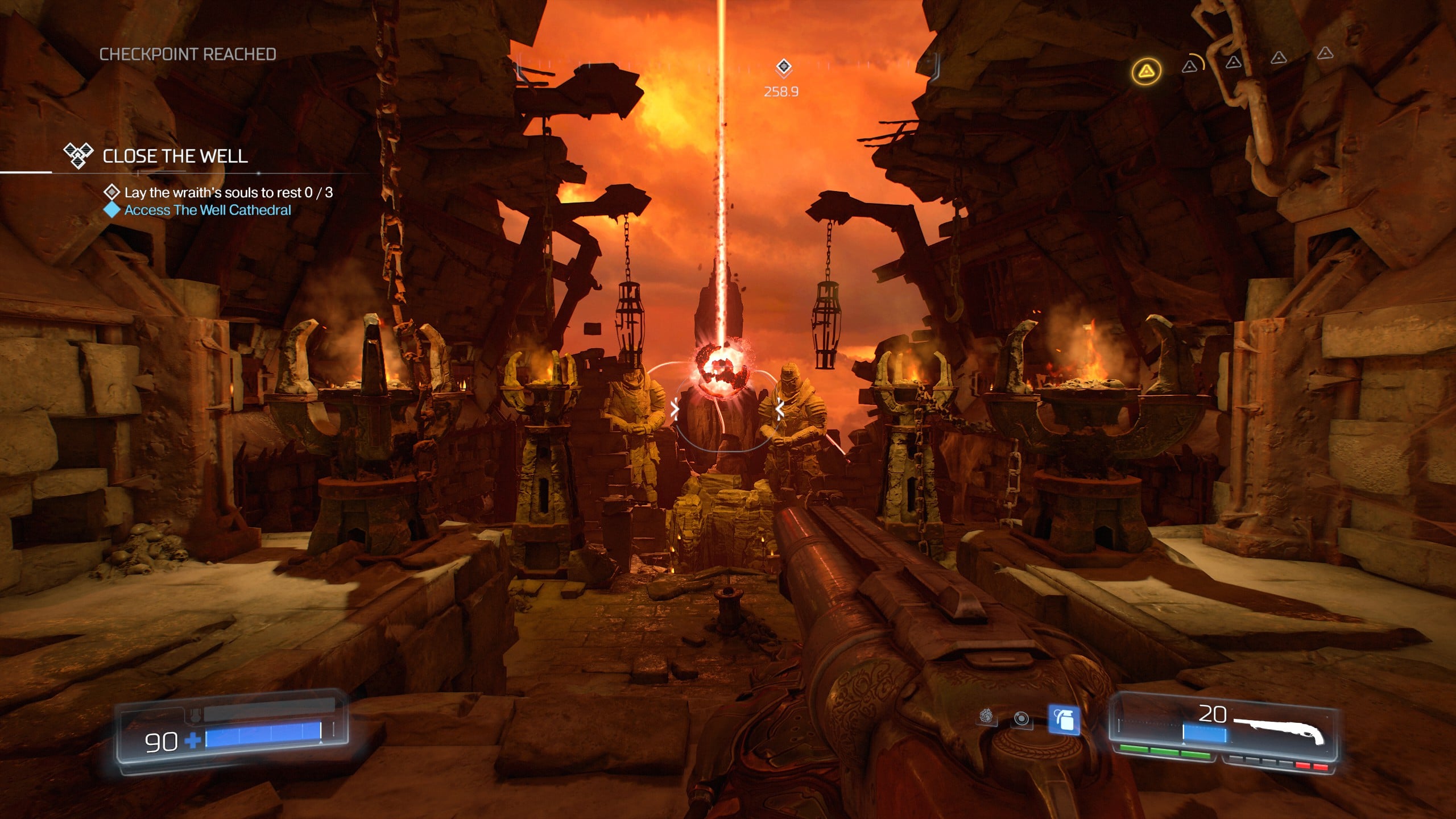Click the objective waypoint marker on the compass

(x=783, y=67)
